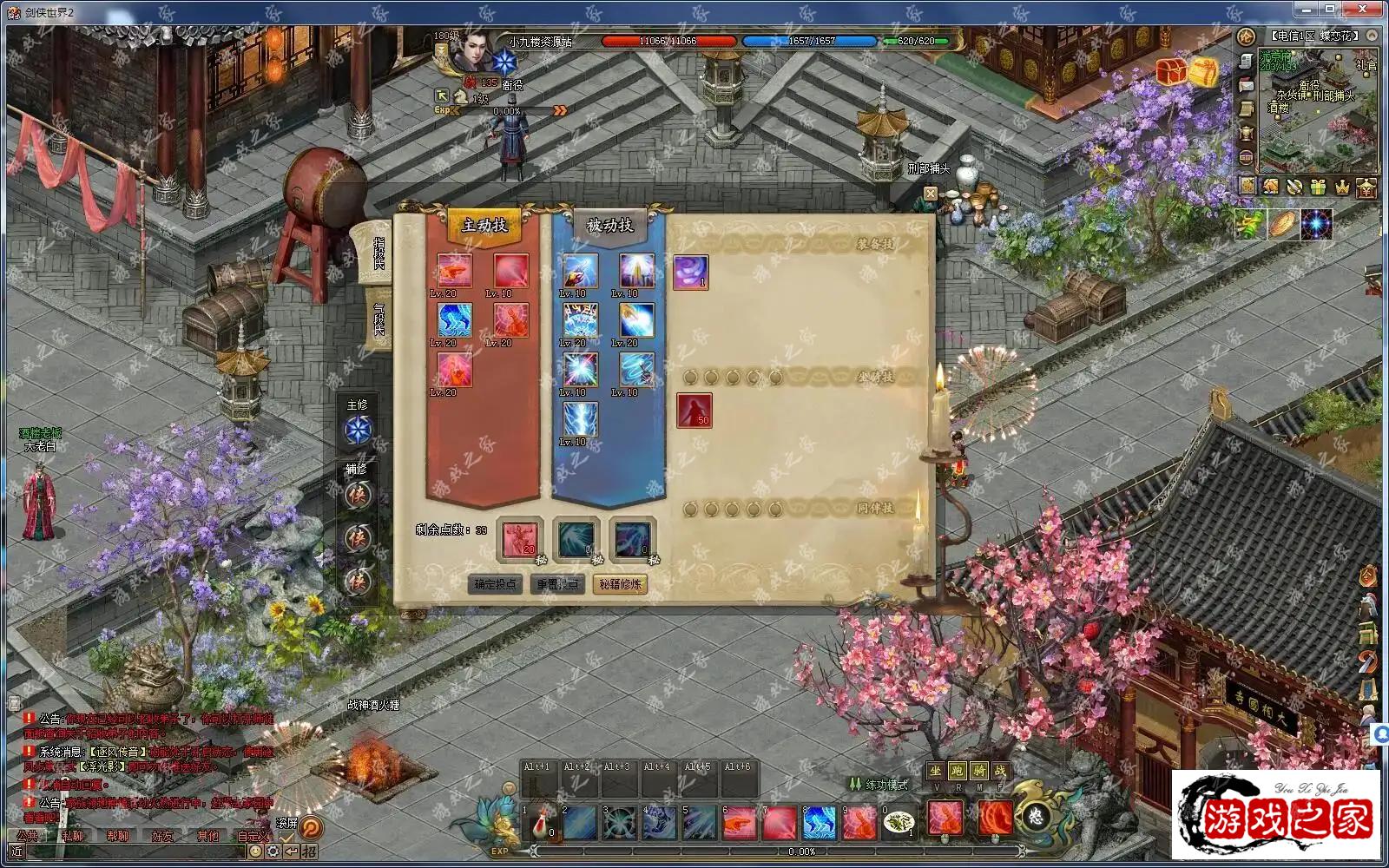Switch to the 主动技 active skills banner
The width and height of the screenshot is (1389, 868).
tap(484, 226)
